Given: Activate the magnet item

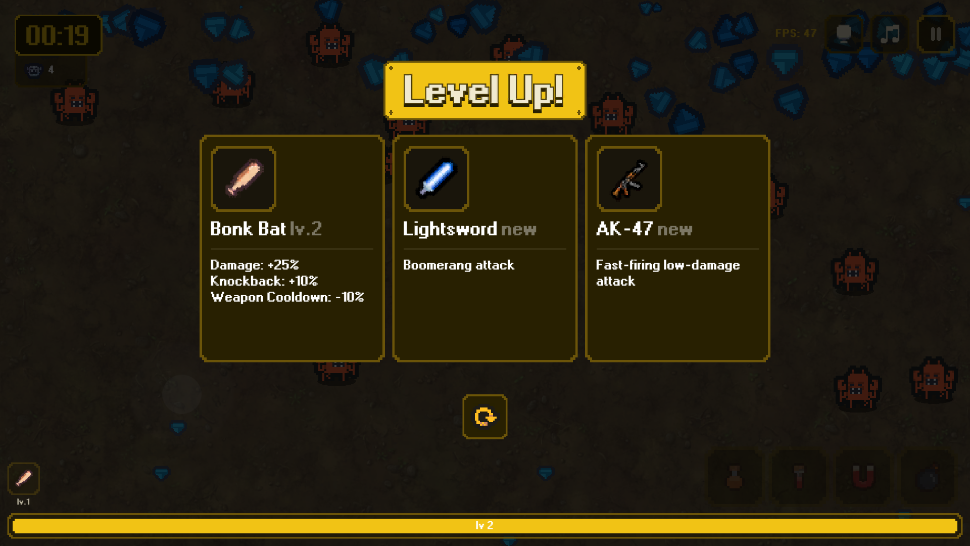Looking at the screenshot, I should 862,477.
